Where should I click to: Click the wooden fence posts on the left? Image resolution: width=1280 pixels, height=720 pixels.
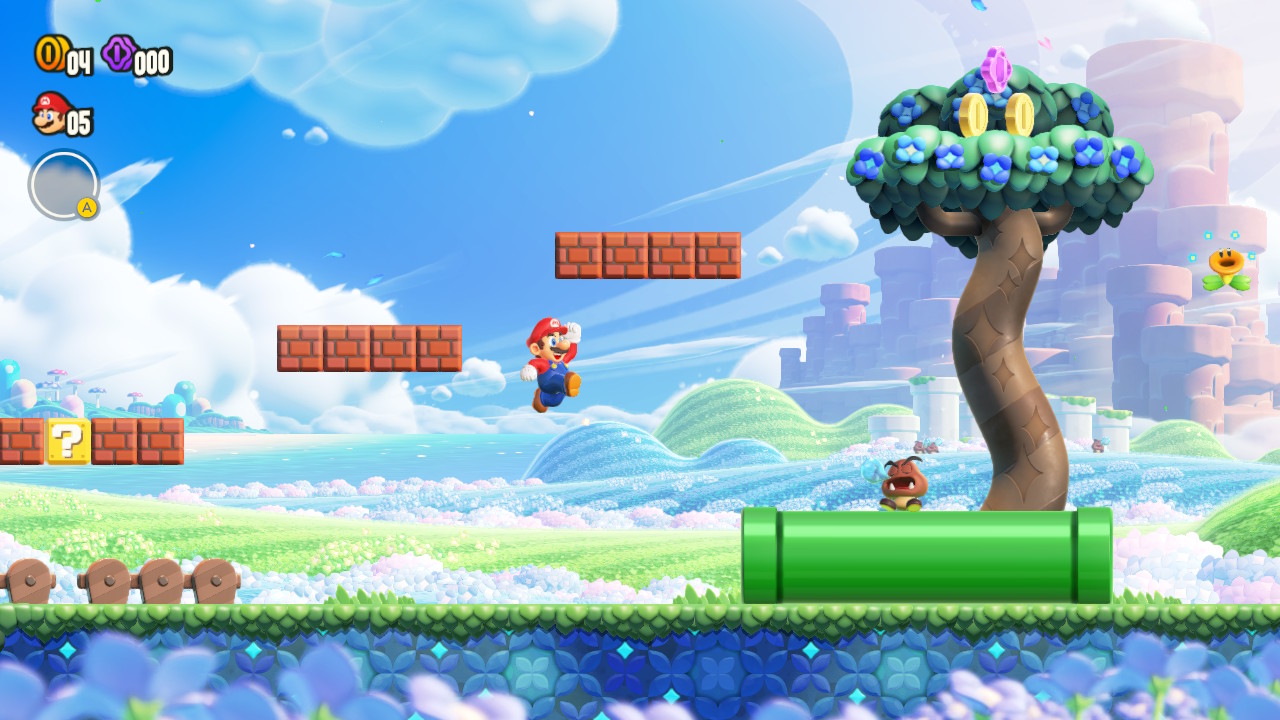[110, 580]
